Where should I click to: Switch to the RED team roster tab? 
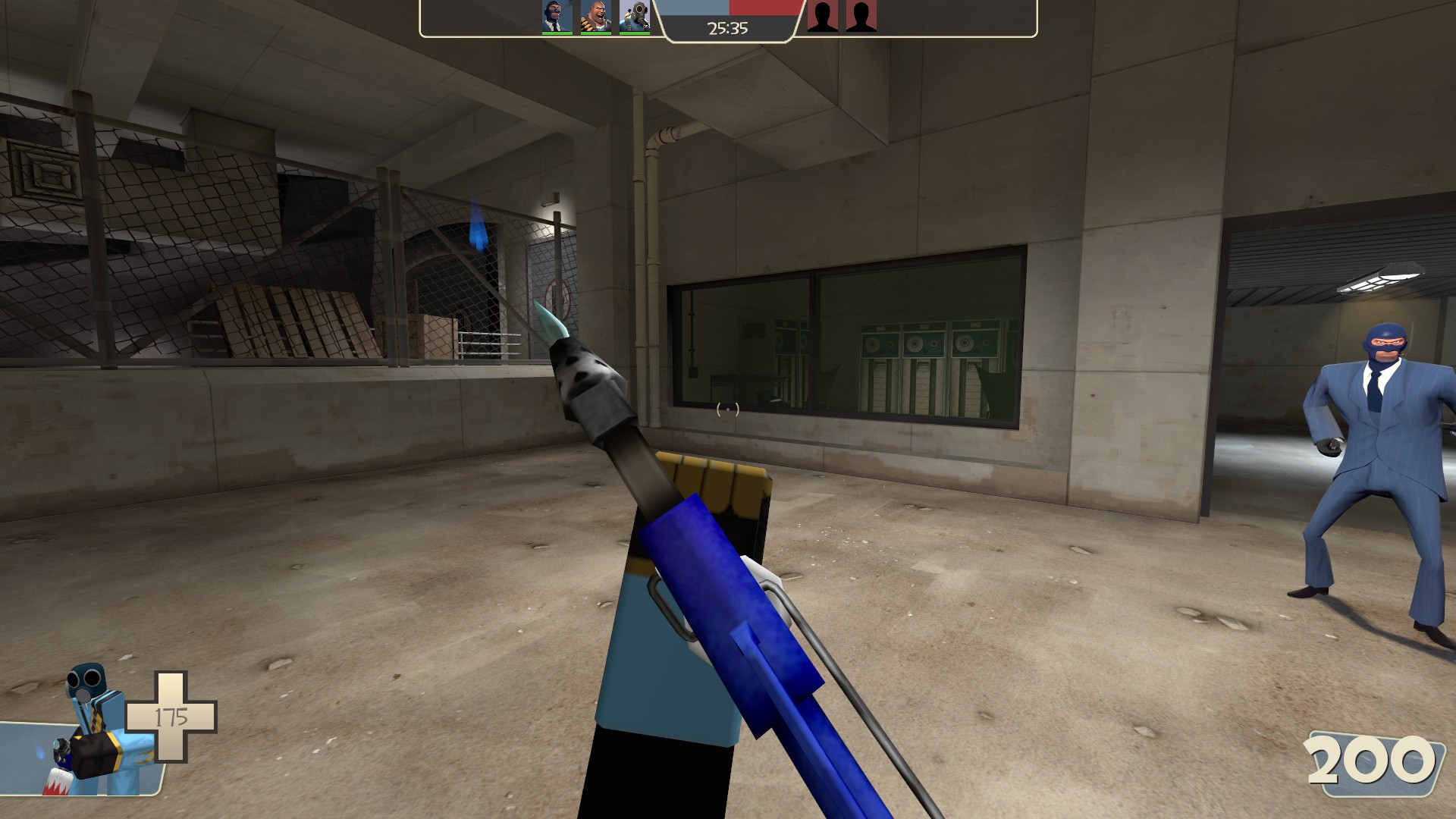842,17
